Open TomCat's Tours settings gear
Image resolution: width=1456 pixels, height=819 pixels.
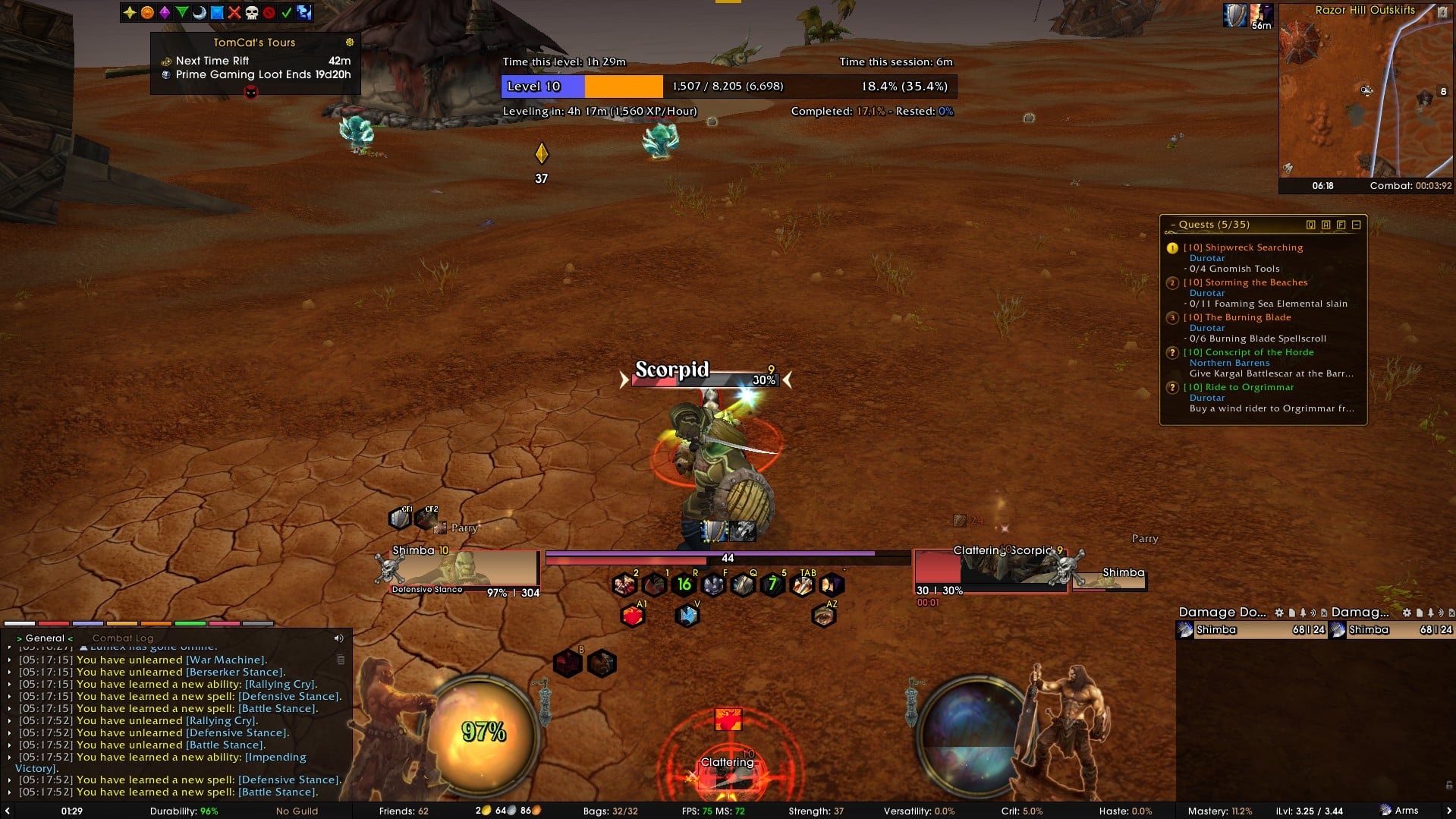347,43
